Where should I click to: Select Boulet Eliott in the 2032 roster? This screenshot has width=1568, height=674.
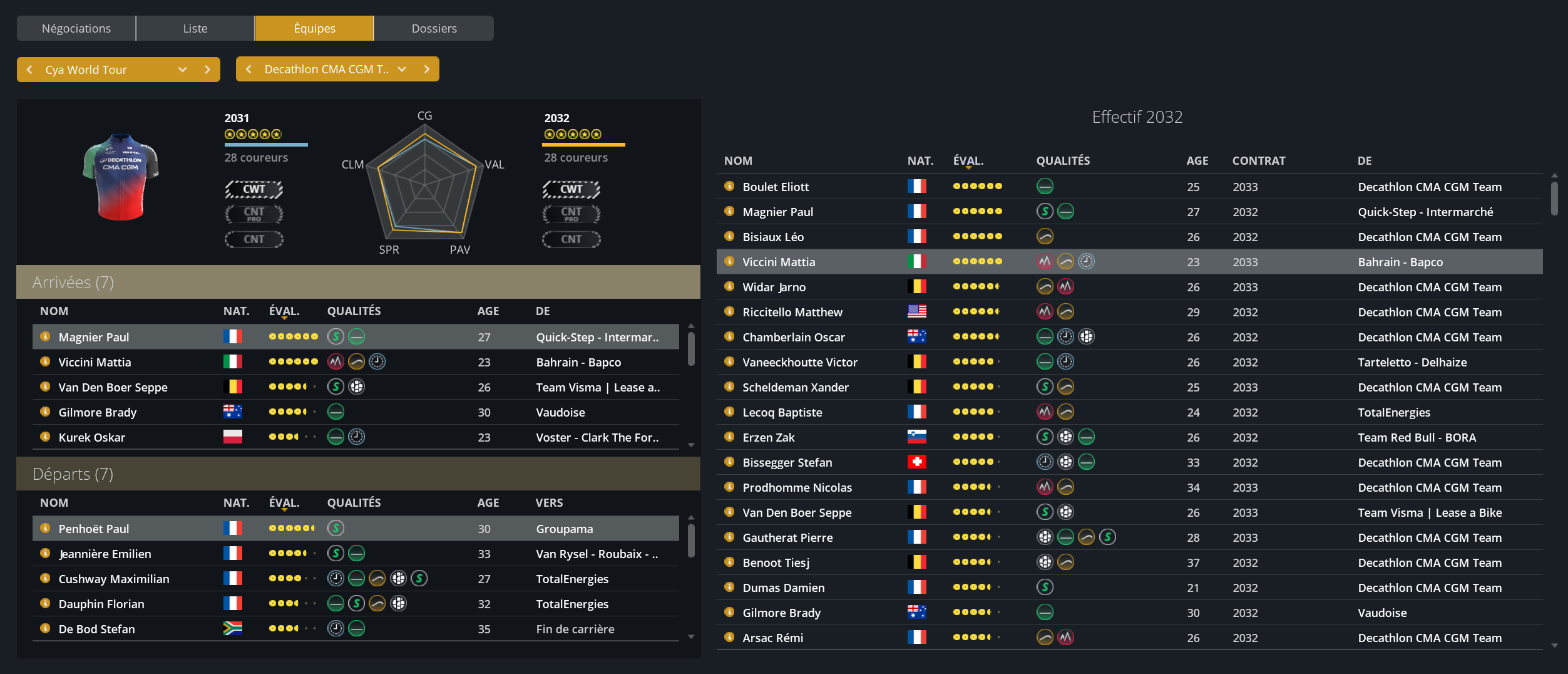click(776, 187)
